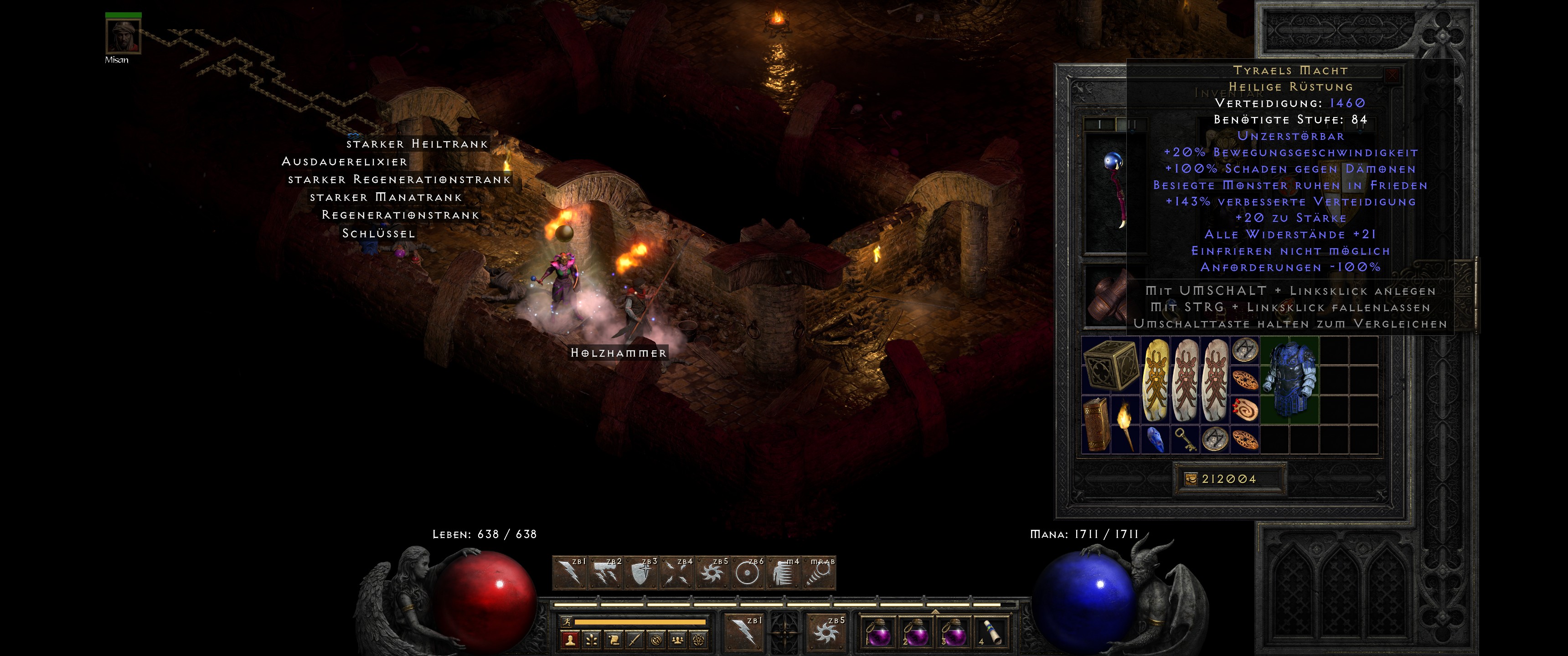The width and height of the screenshot is (1568, 656).
Task: Open the quest log scroll button
Action: pos(614,640)
